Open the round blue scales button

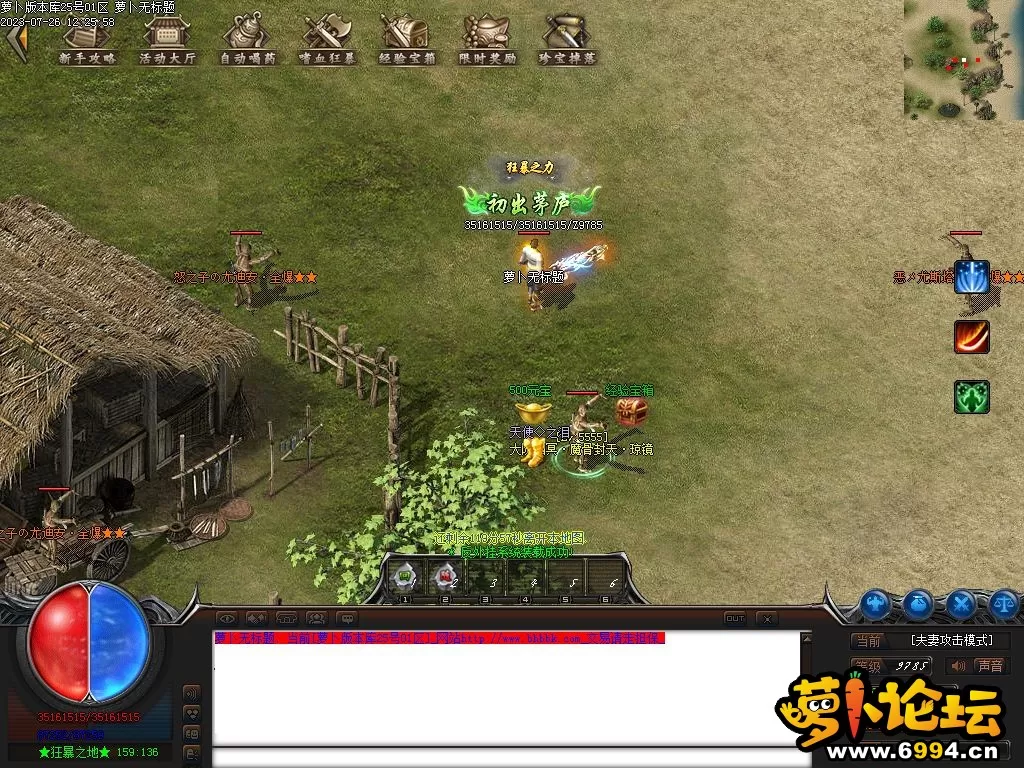[x=1005, y=603]
